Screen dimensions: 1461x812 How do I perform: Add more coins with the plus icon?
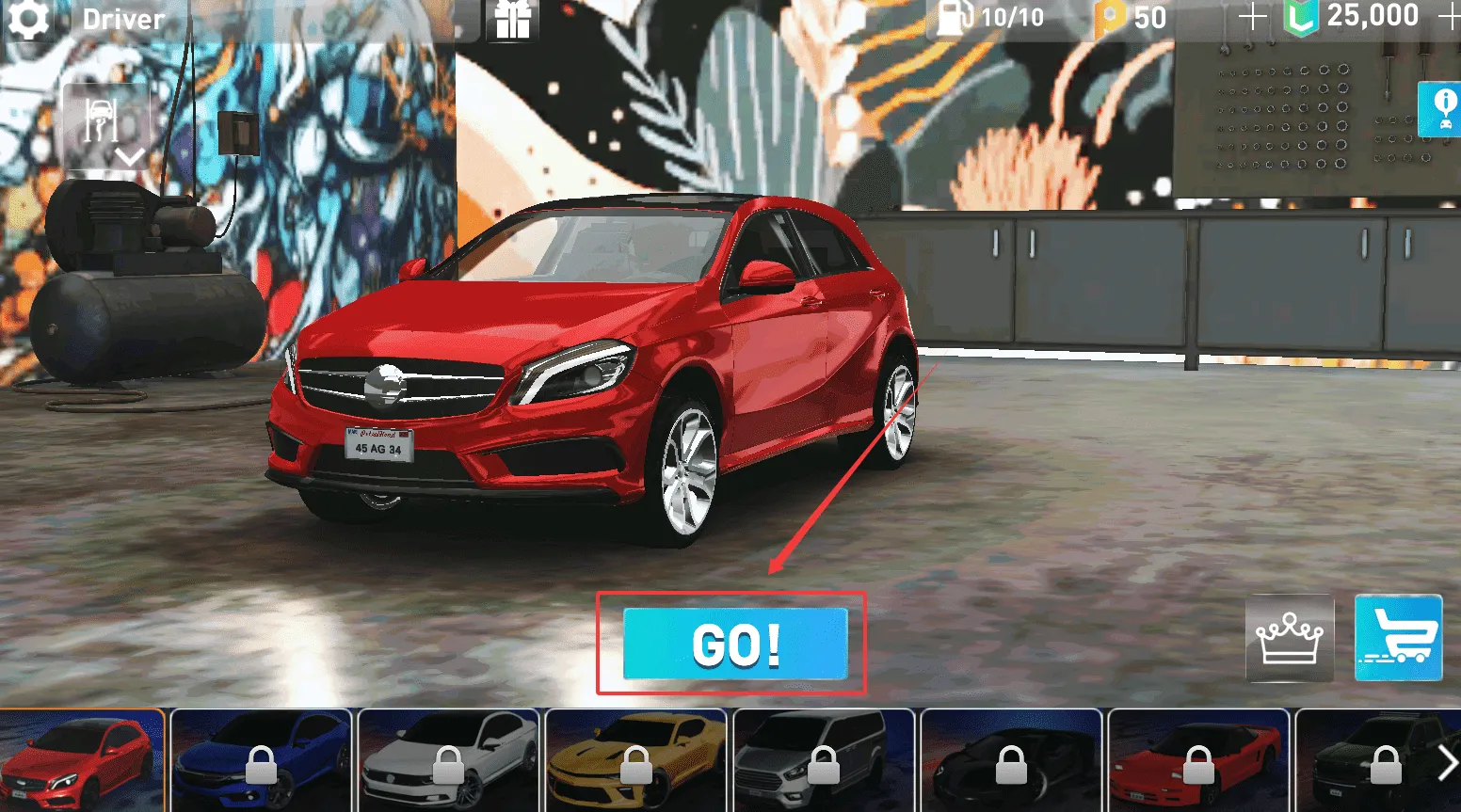[1252, 16]
